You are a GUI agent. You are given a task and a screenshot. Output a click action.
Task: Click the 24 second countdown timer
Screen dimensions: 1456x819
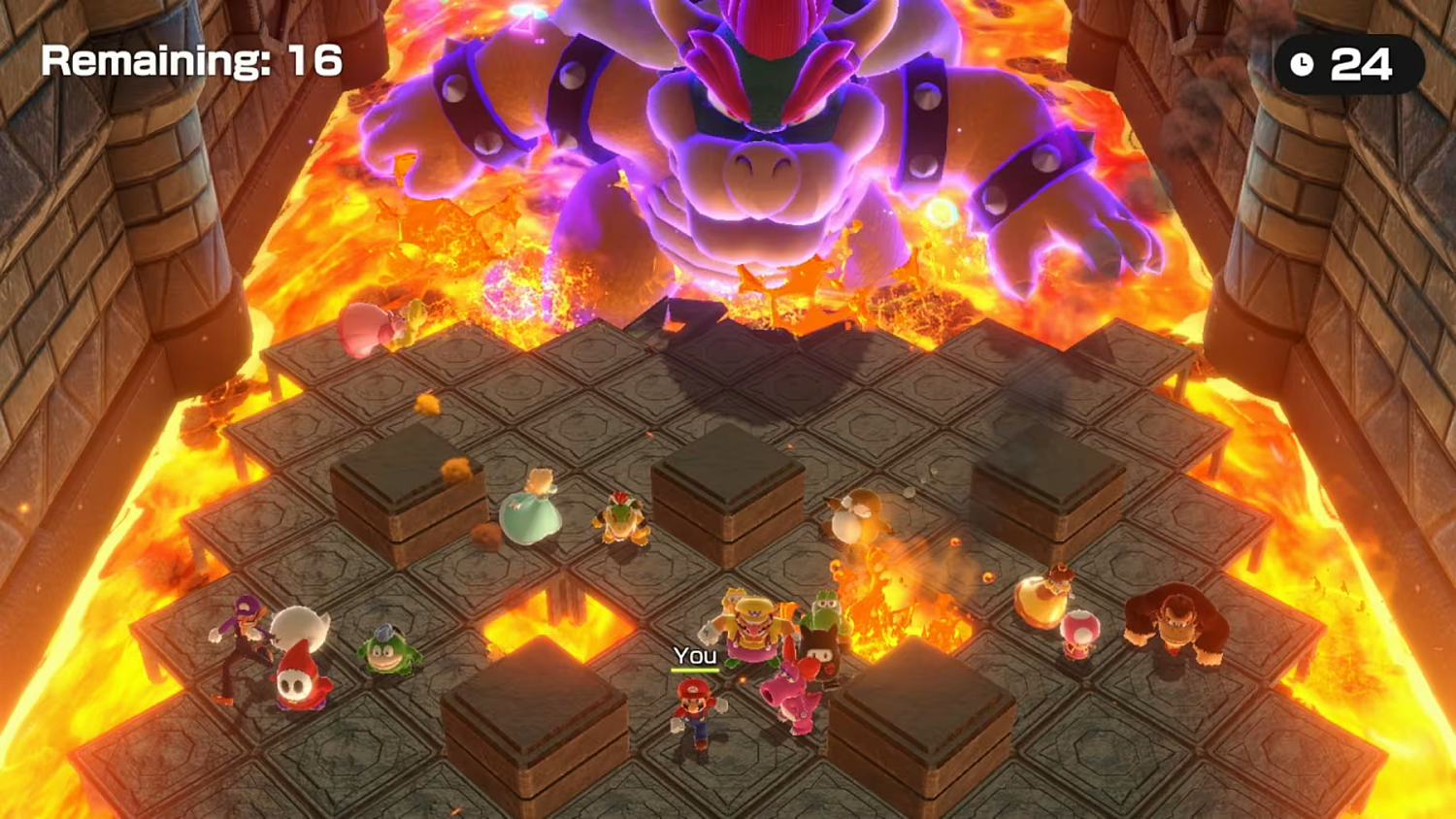(1361, 66)
